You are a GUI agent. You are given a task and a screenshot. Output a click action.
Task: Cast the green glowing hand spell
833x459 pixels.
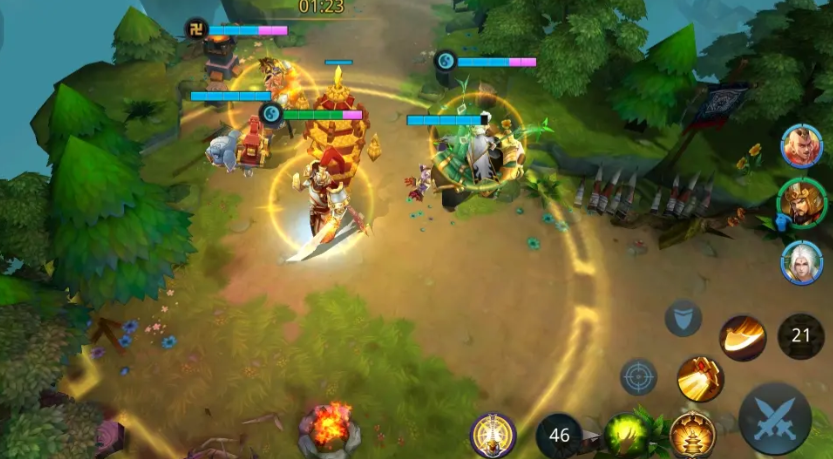(629, 434)
